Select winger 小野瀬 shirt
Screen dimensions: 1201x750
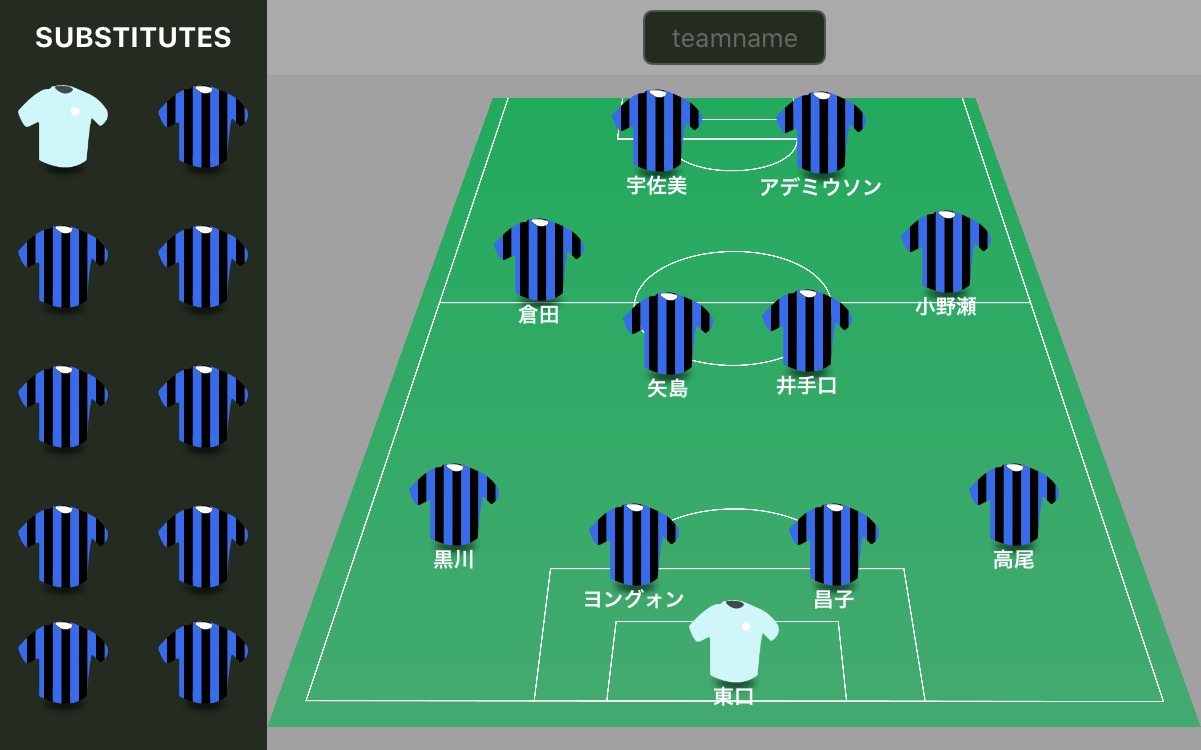tap(946, 252)
